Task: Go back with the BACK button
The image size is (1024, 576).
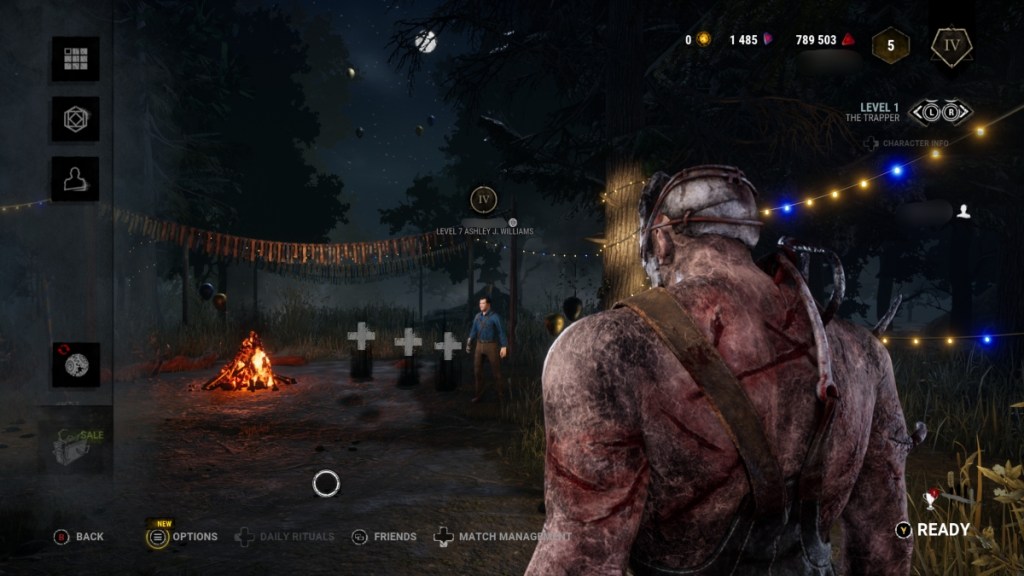Action: [x=79, y=537]
